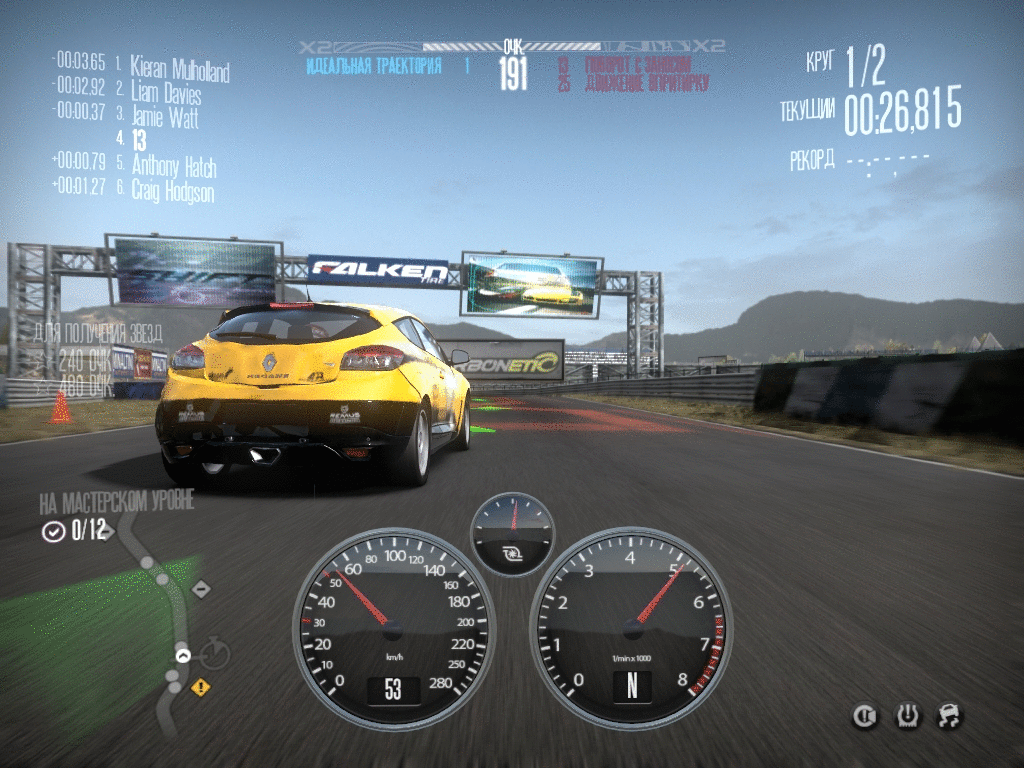This screenshot has width=1024, height=768.
Task: Choose Liam Davies in the position list
Action: point(166,95)
